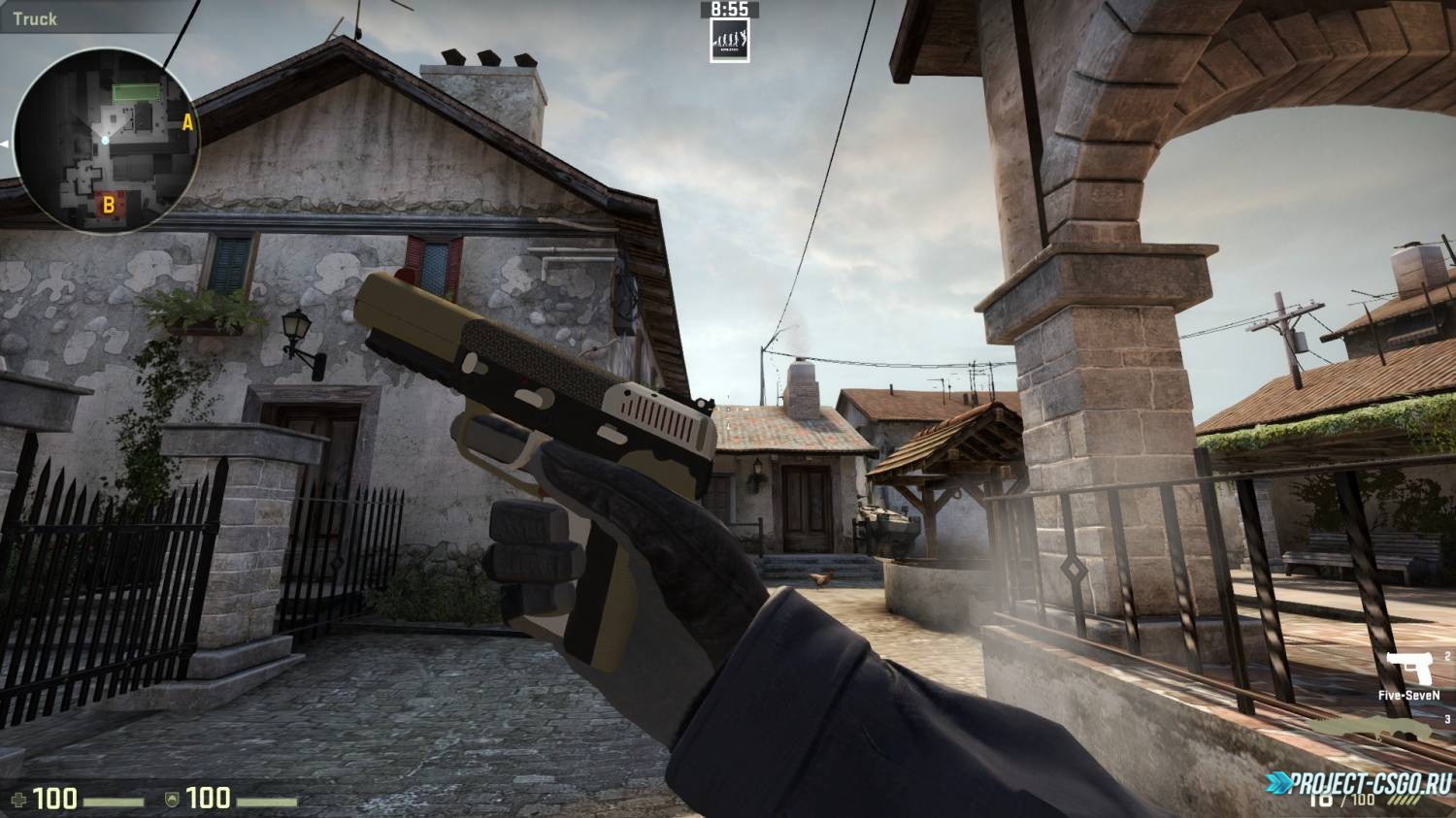Select the Five-SeveN pistol icon

[1408, 667]
